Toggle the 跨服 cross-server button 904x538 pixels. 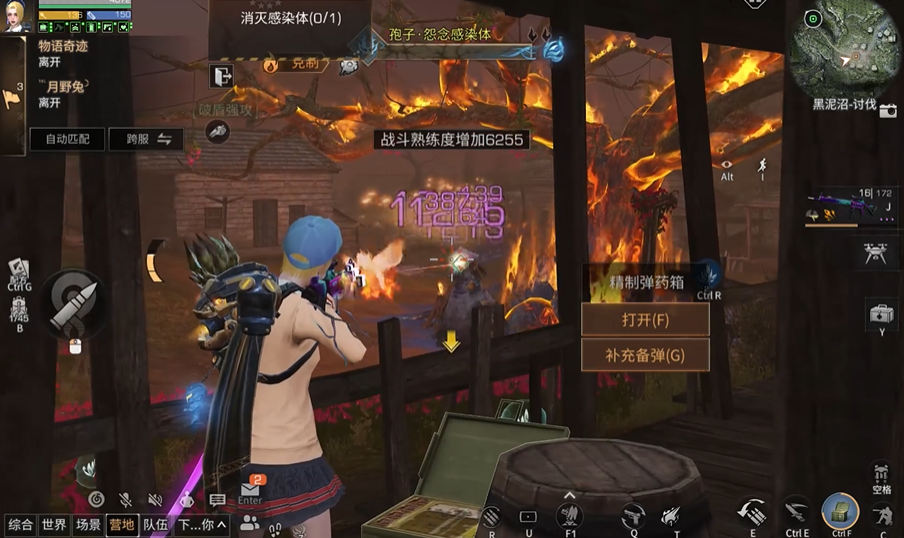coord(146,139)
